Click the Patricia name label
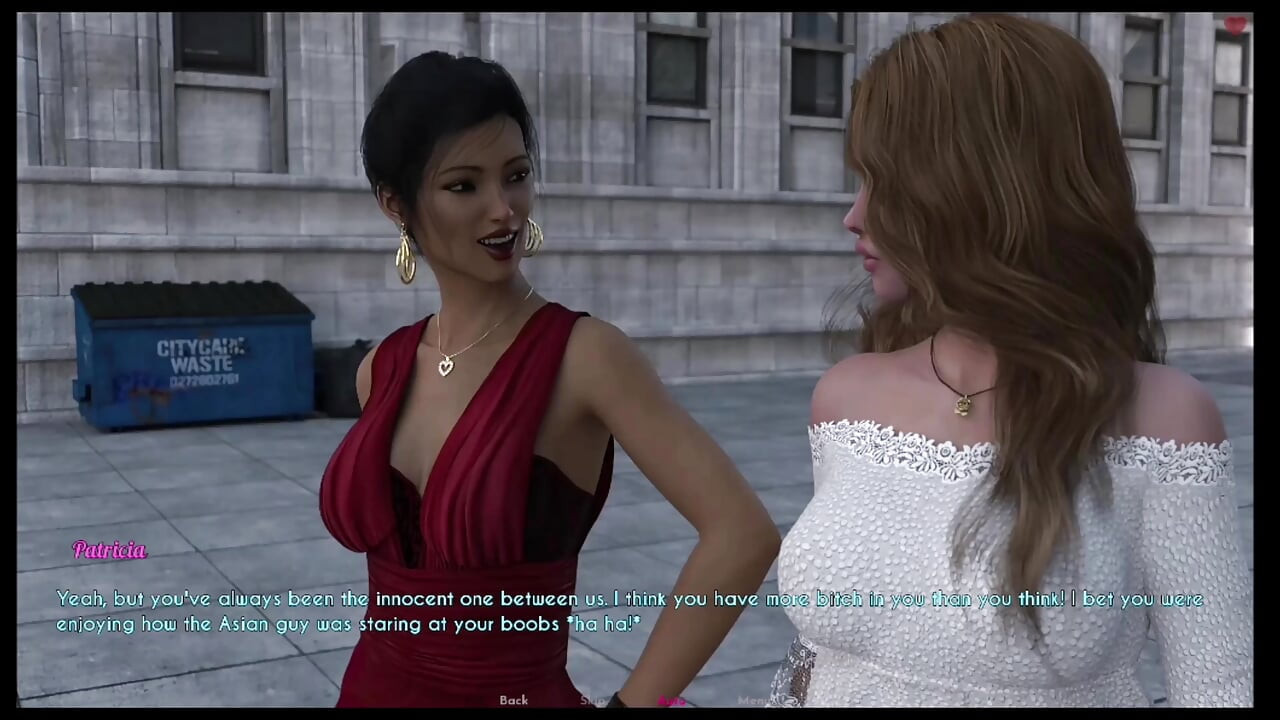This screenshot has height=720, width=1280. point(110,550)
